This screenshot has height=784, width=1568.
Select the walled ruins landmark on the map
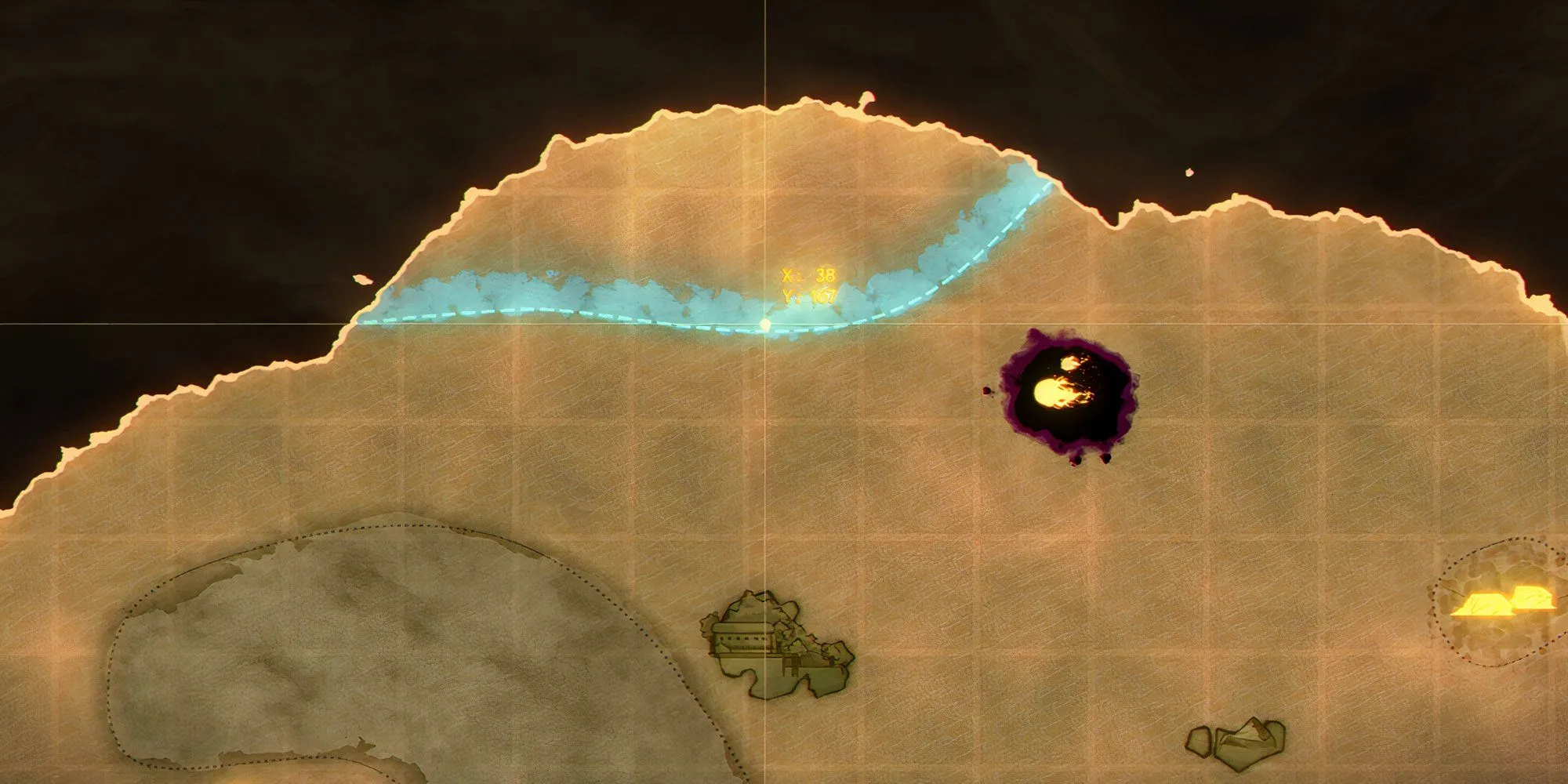click(x=775, y=646)
